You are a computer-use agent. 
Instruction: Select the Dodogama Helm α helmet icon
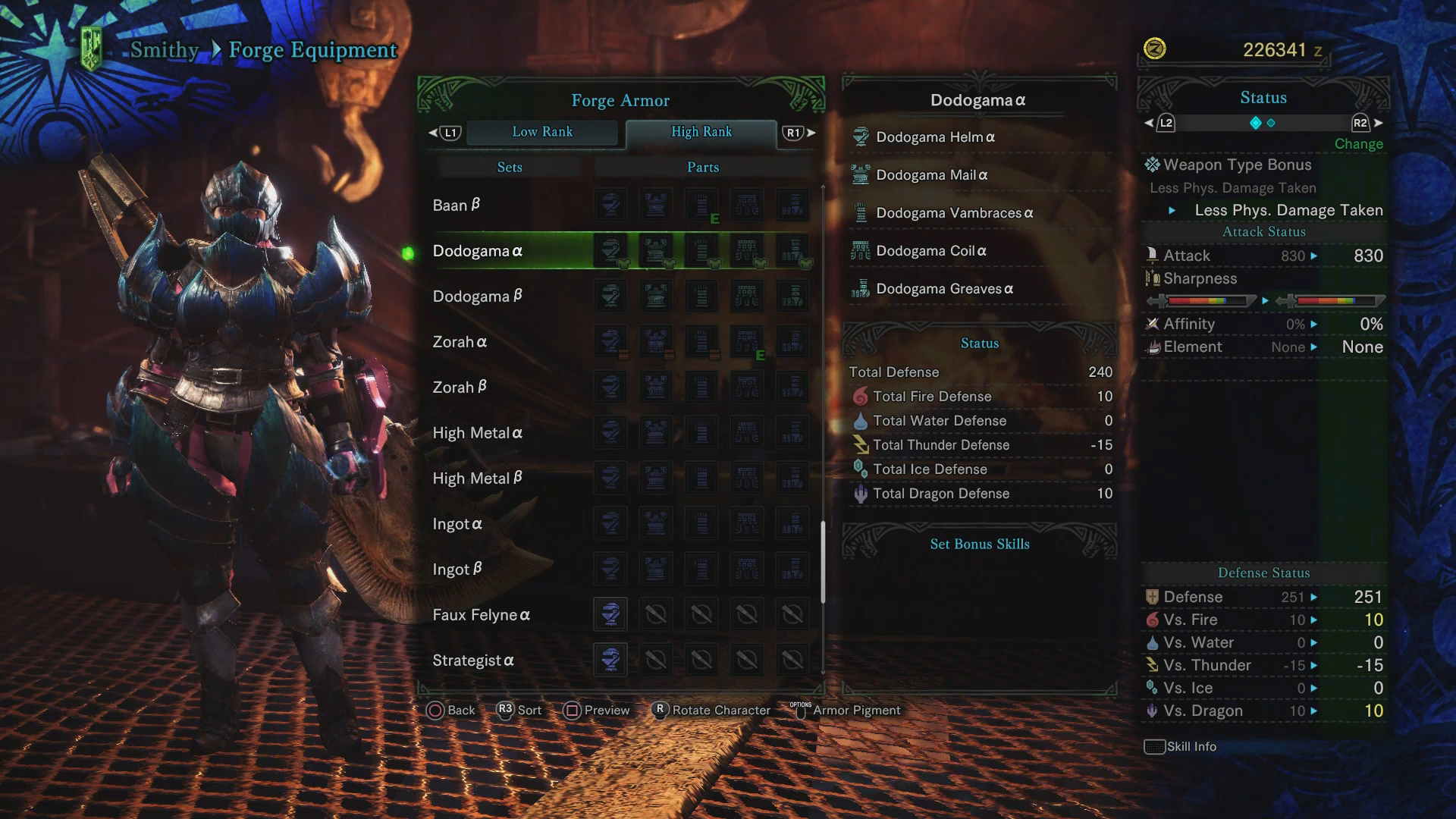861,136
